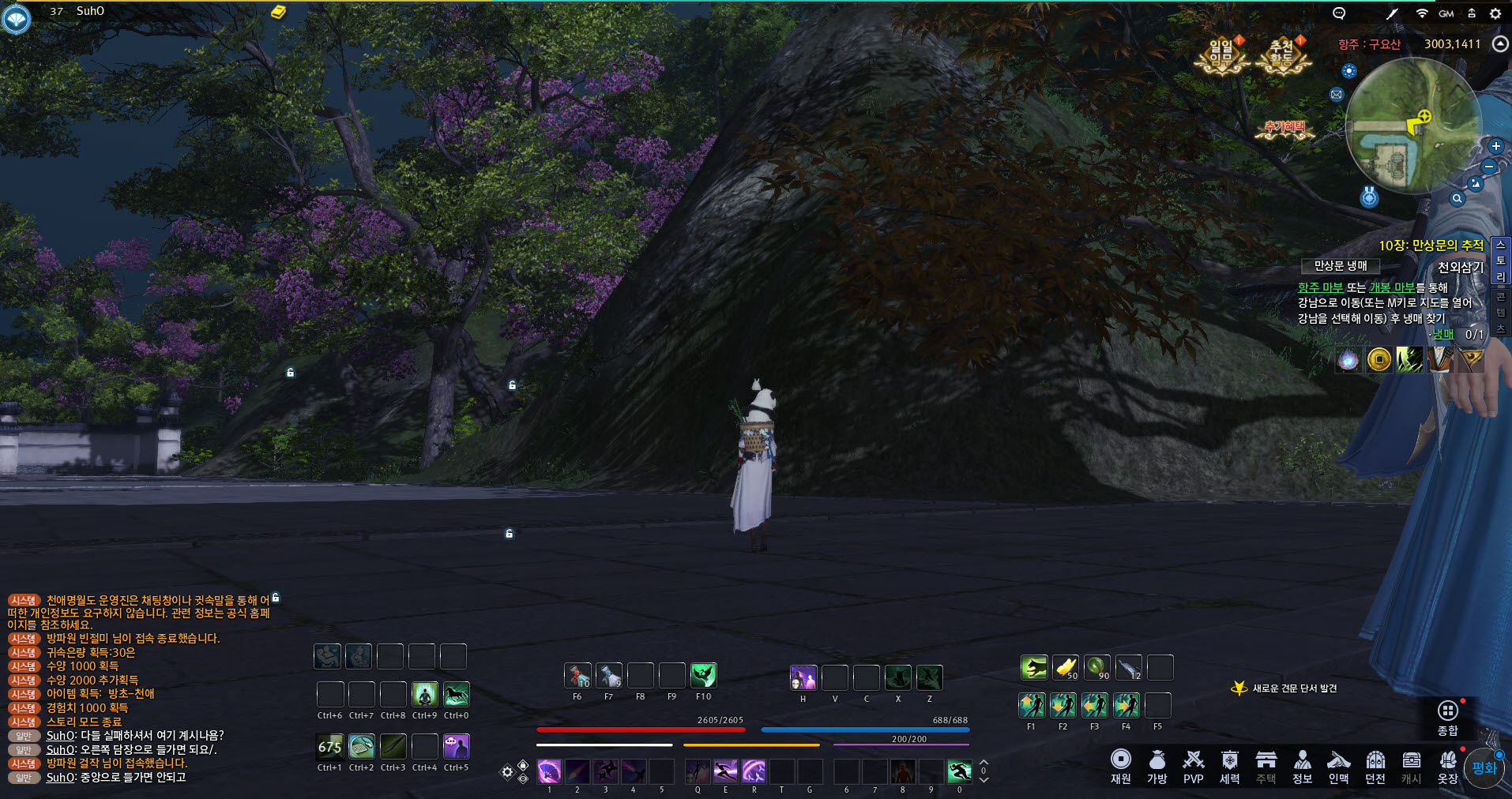The width and height of the screenshot is (1512, 799).
Task: Open the 세력 faction menu
Action: (1229, 767)
